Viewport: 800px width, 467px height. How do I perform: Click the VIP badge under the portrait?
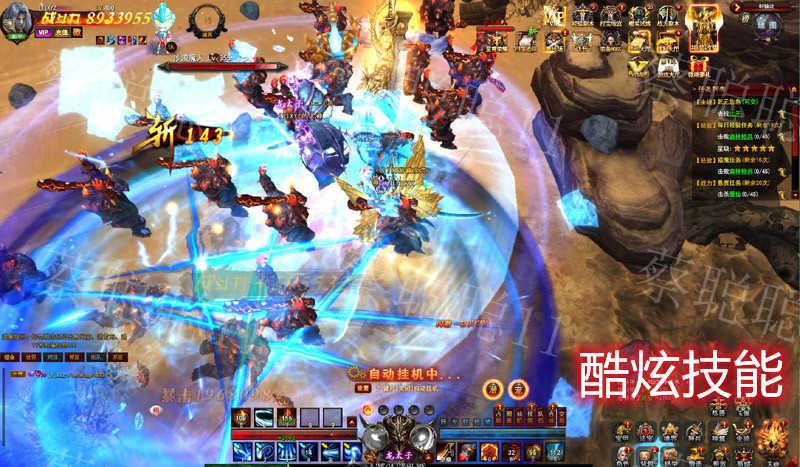pos(42,31)
